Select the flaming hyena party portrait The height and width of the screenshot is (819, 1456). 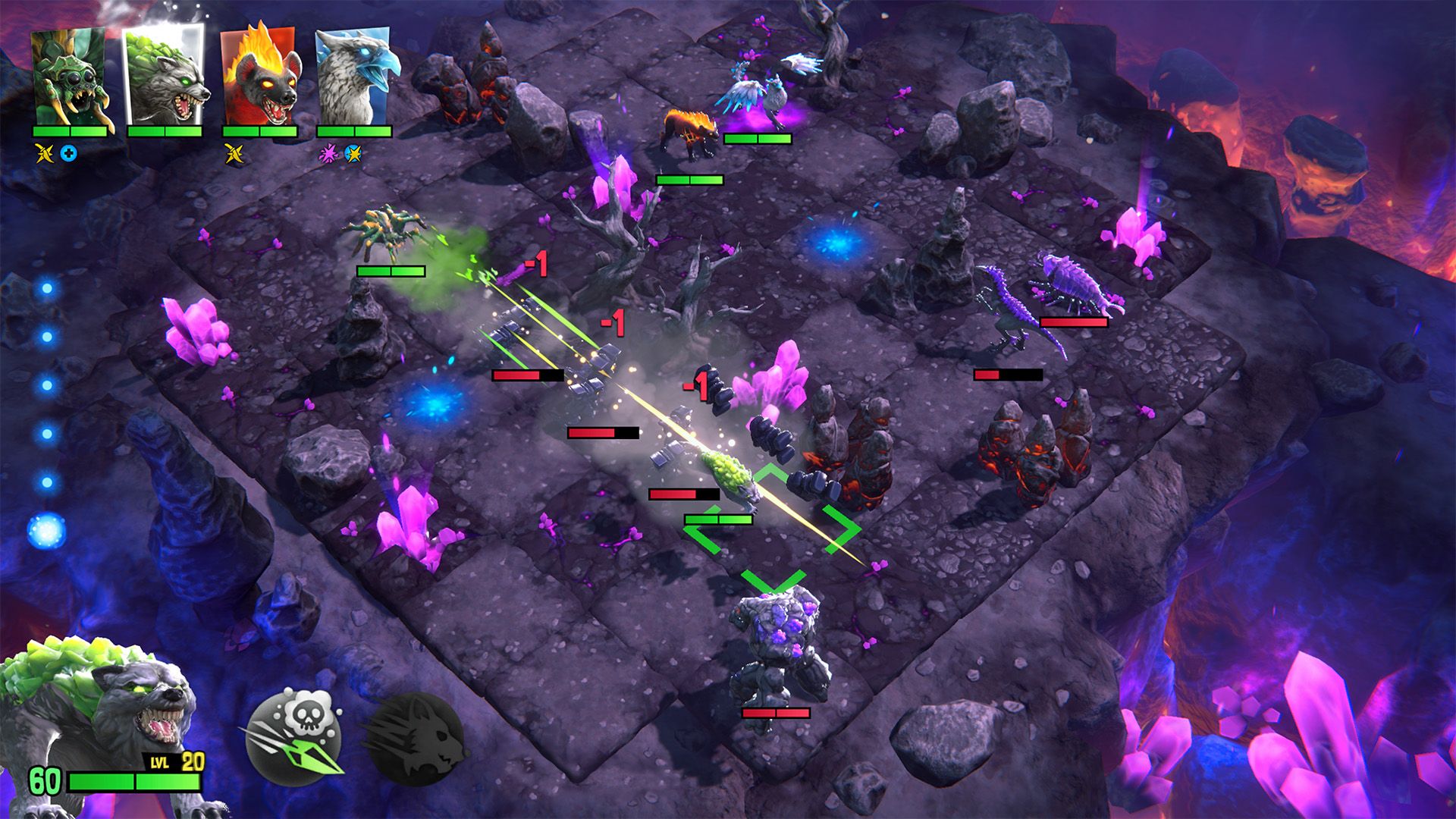(x=259, y=76)
